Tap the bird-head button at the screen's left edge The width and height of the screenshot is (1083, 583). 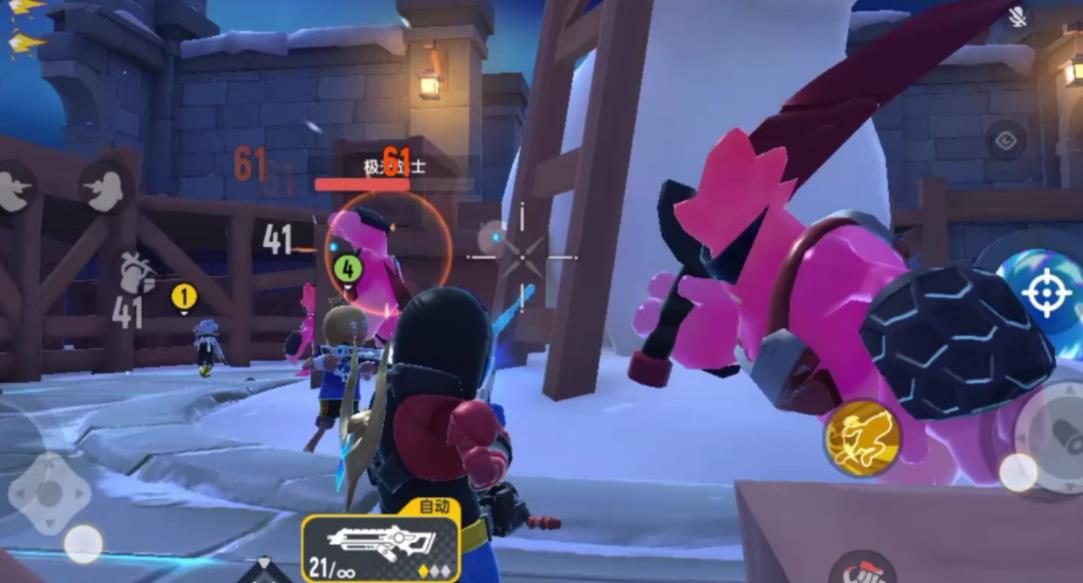click(14, 189)
